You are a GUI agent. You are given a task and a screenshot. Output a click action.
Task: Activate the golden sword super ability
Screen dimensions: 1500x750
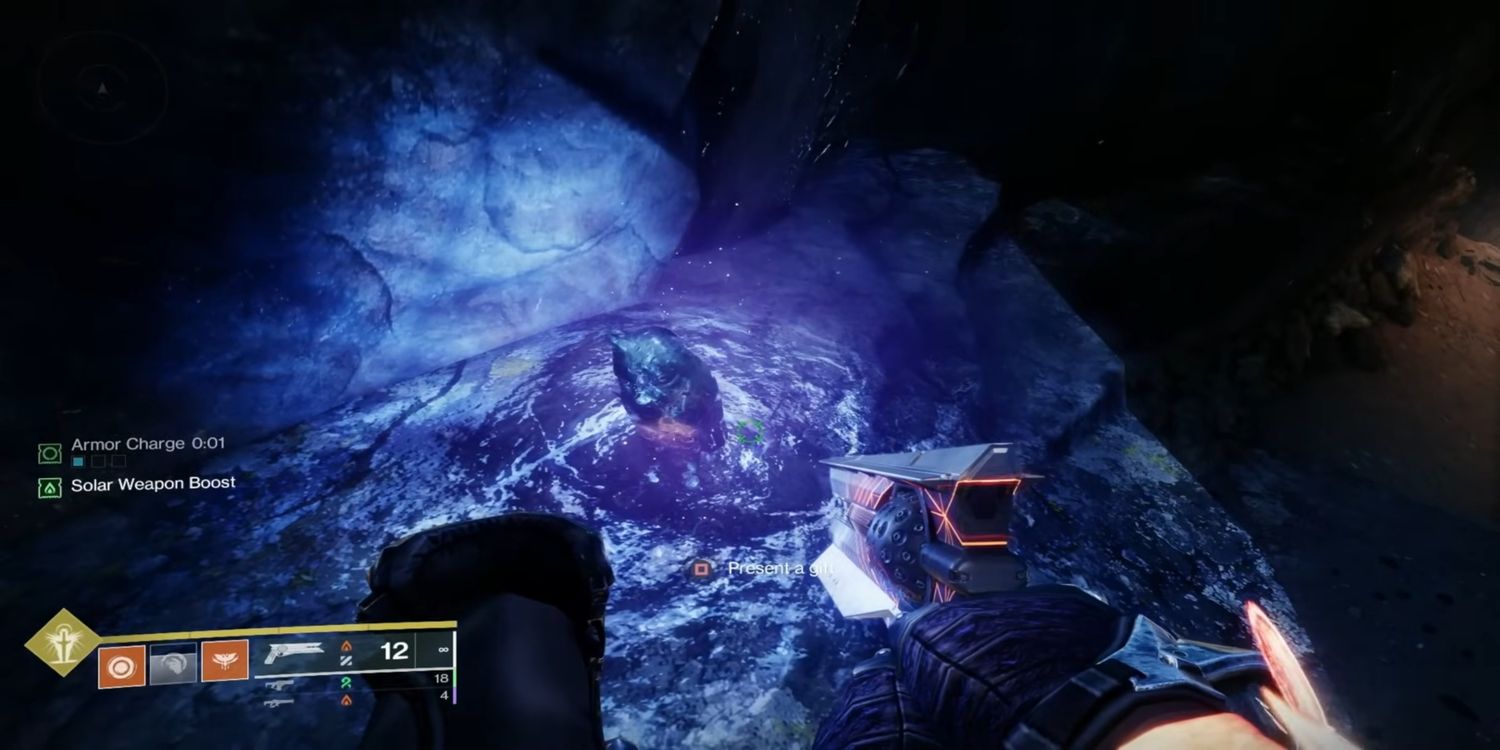pyautogui.click(x=62, y=643)
